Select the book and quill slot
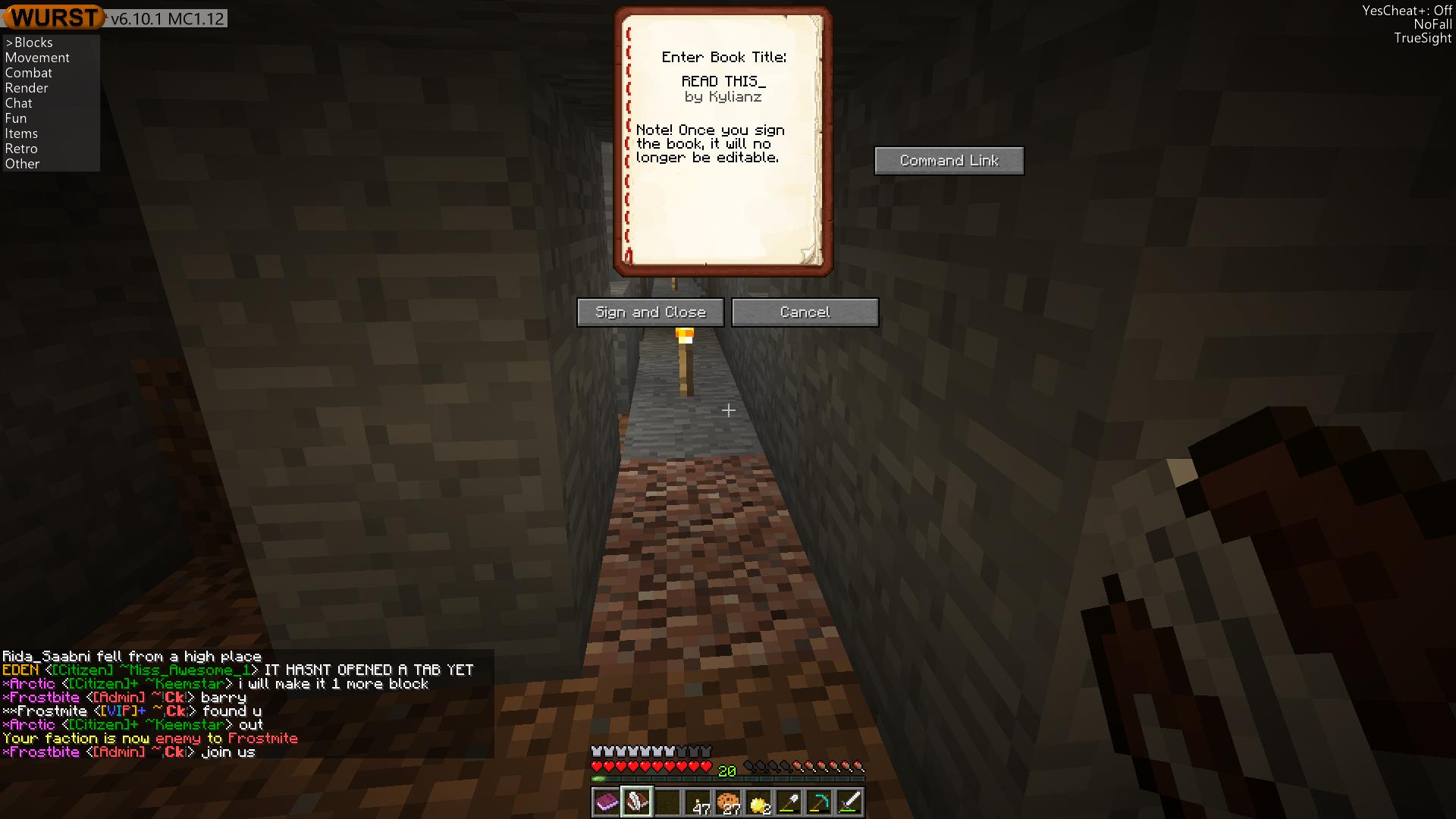This screenshot has width=1456, height=819. (x=637, y=802)
